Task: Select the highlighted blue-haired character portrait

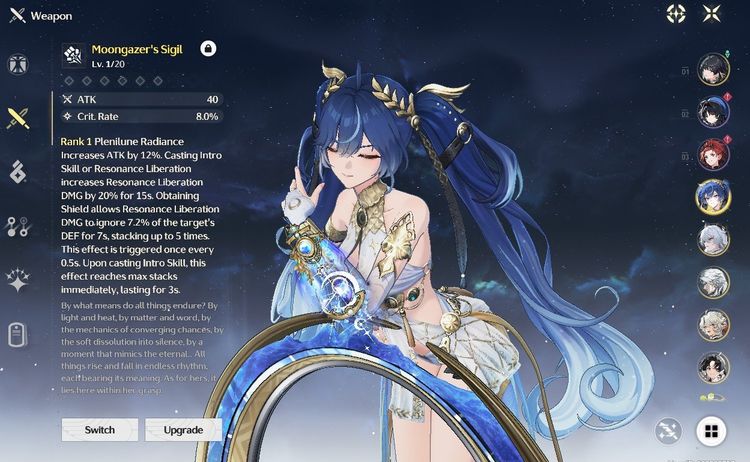Action: tap(713, 198)
